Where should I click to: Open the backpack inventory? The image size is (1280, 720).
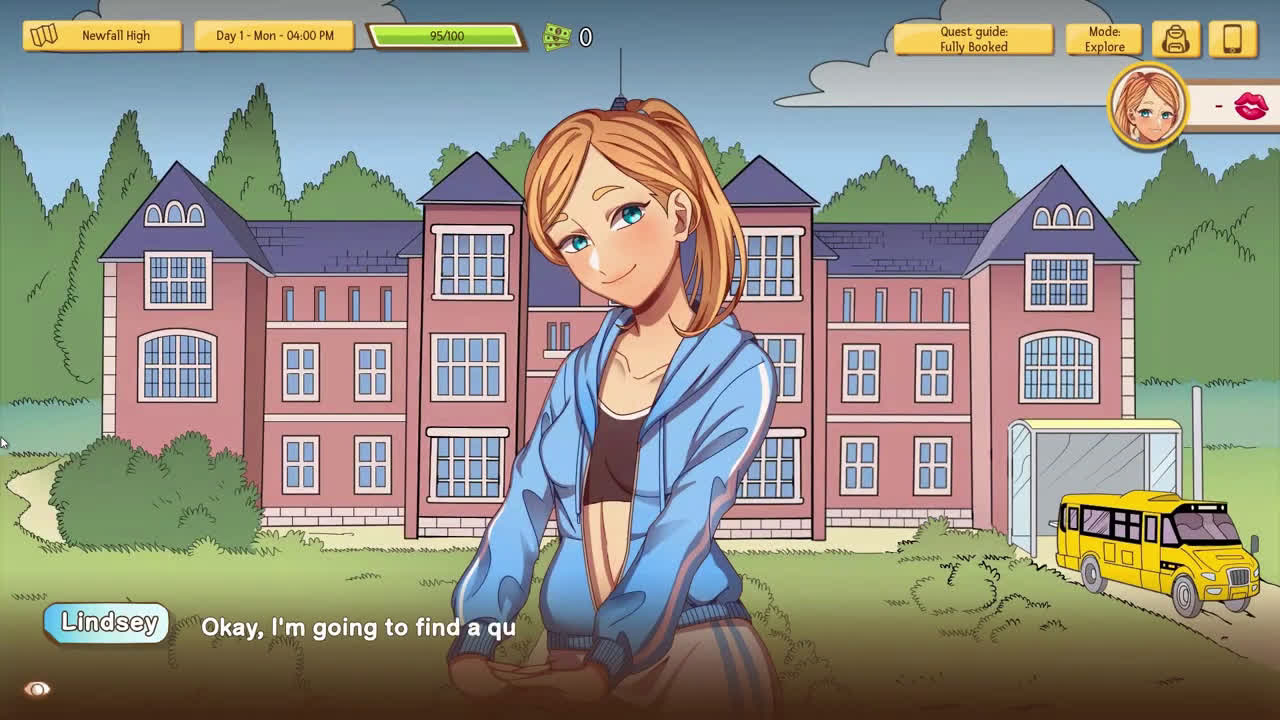click(1175, 39)
